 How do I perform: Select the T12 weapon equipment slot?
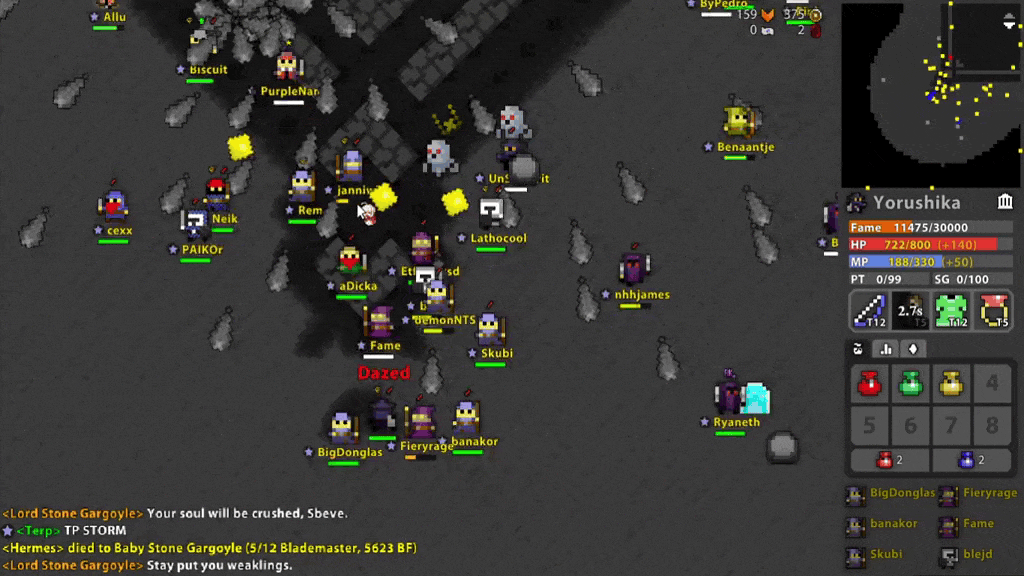point(869,310)
